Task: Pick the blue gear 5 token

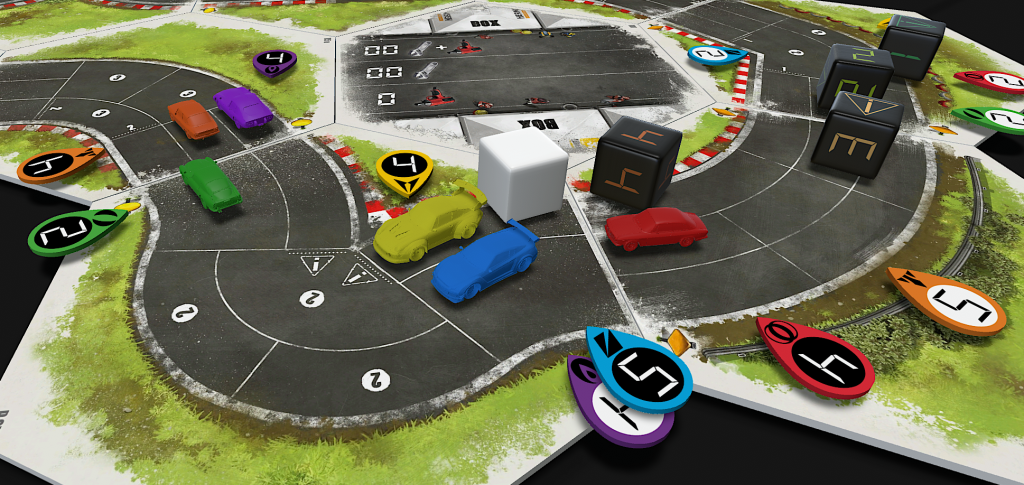Action: [643, 368]
